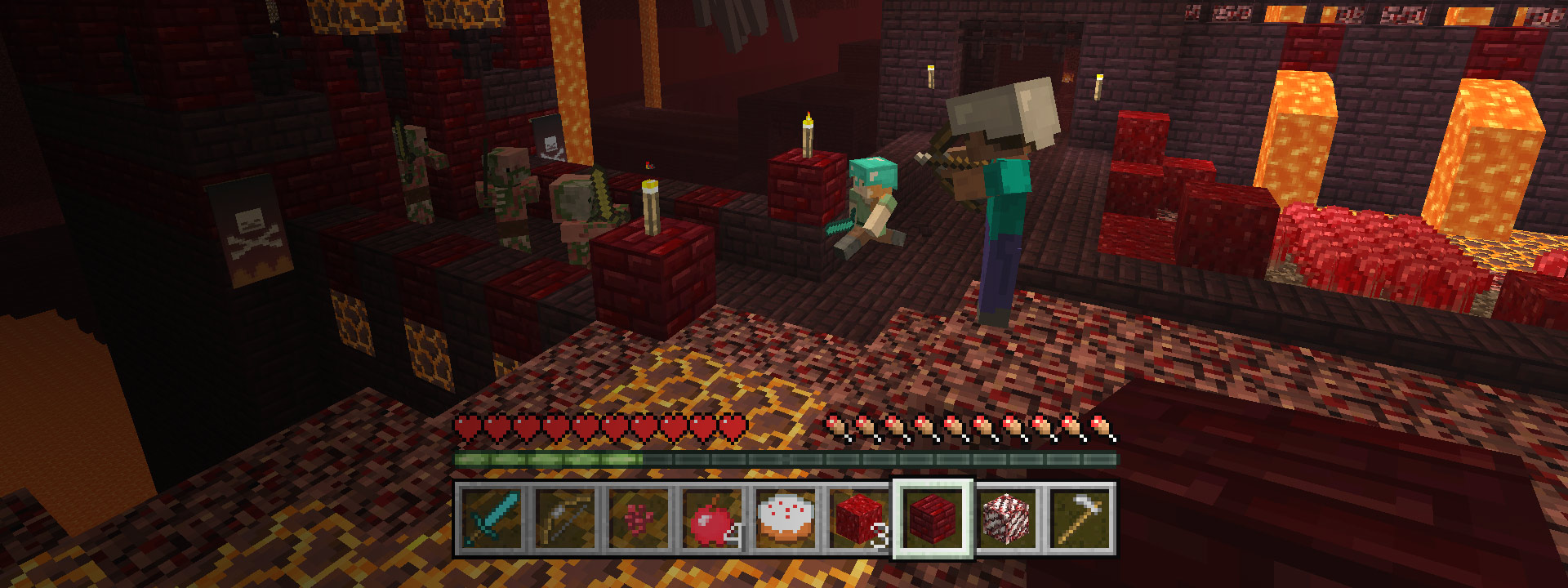
Task: Click the candle atop the red nether brick pillar
Action: [x=808, y=135]
